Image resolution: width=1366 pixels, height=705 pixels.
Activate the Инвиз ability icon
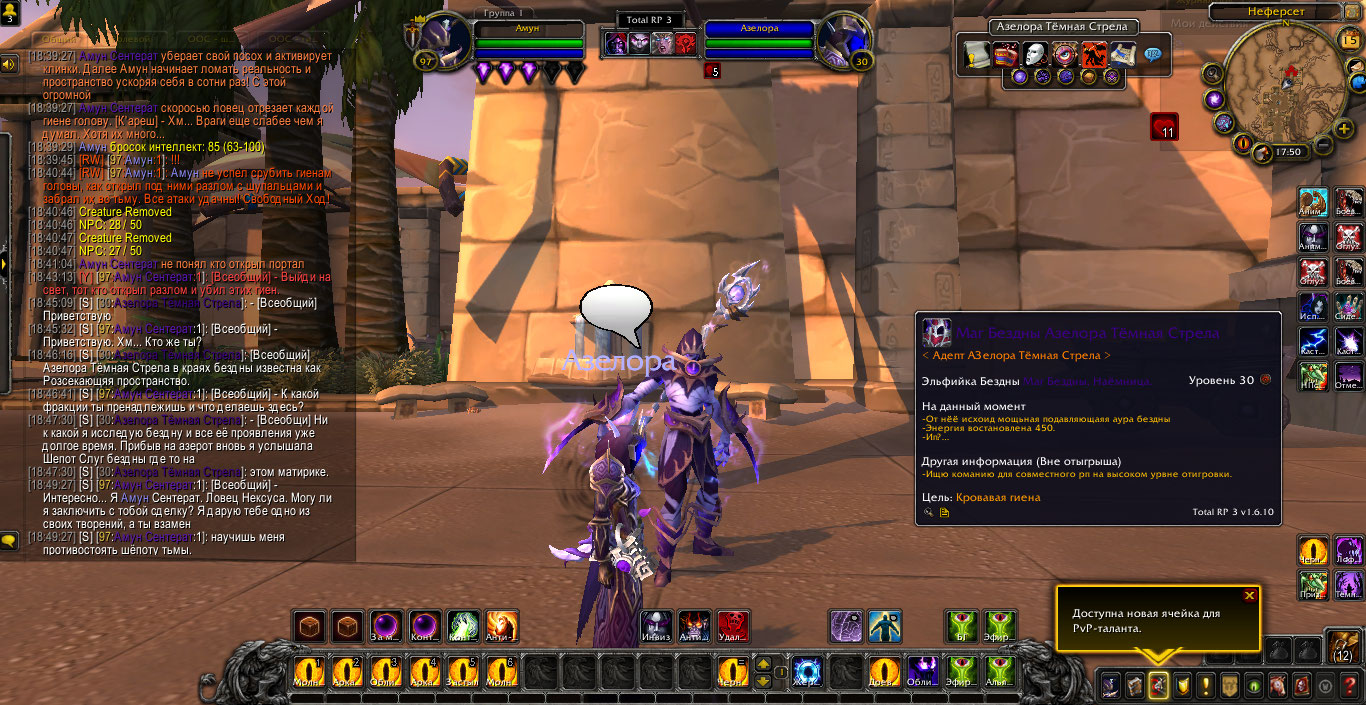tap(656, 626)
